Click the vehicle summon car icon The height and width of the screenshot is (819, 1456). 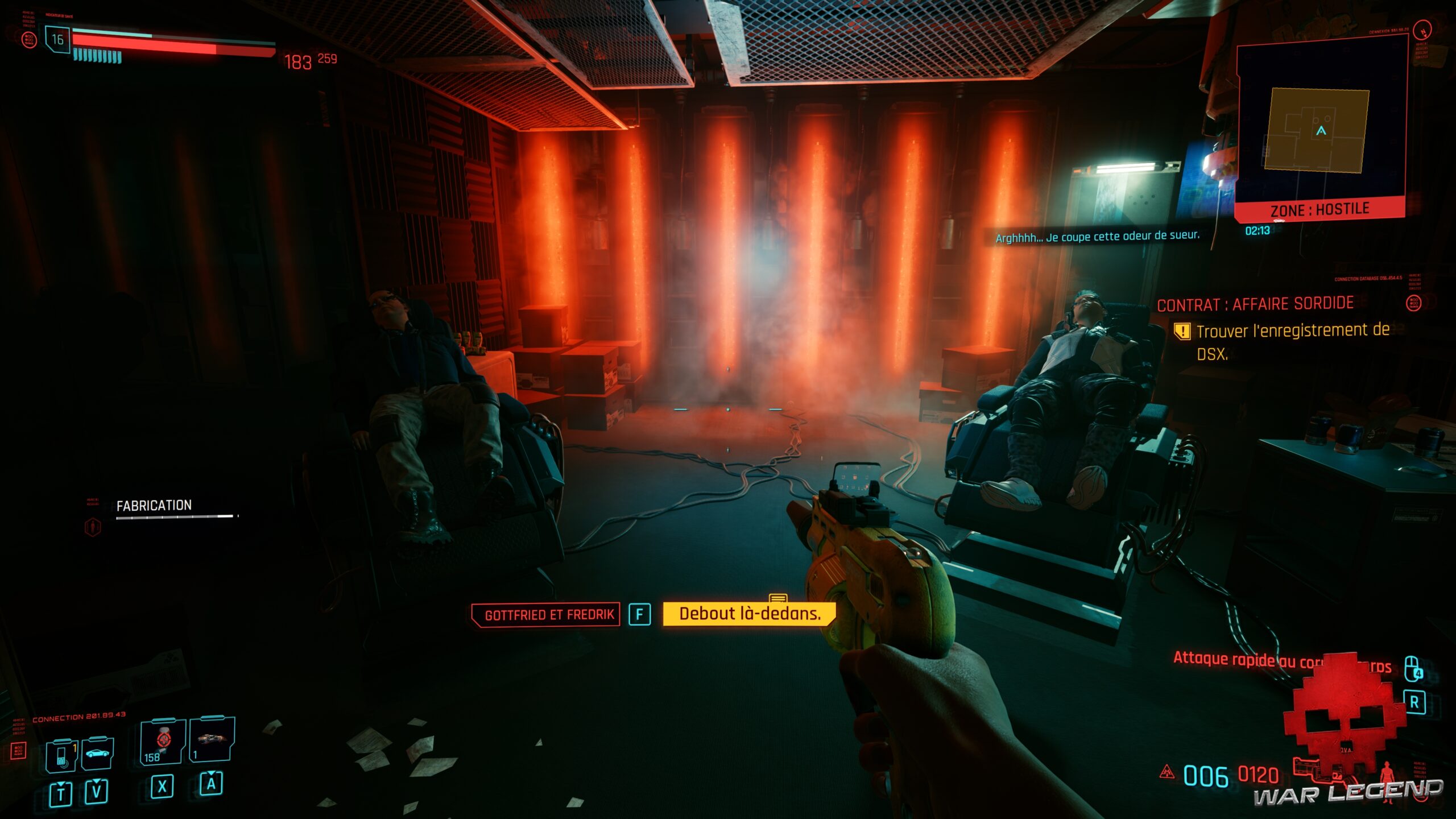[x=97, y=754]
